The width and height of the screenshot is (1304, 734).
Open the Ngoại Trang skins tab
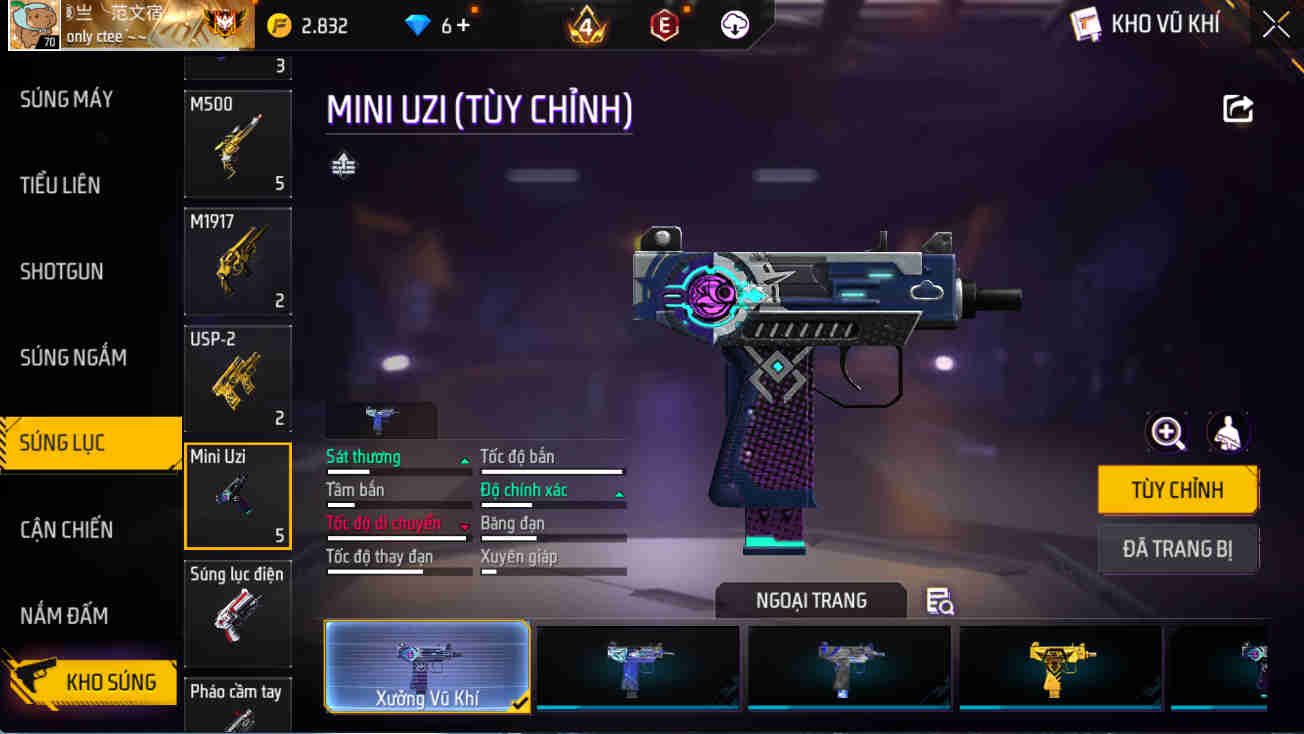tap(811, 601)
